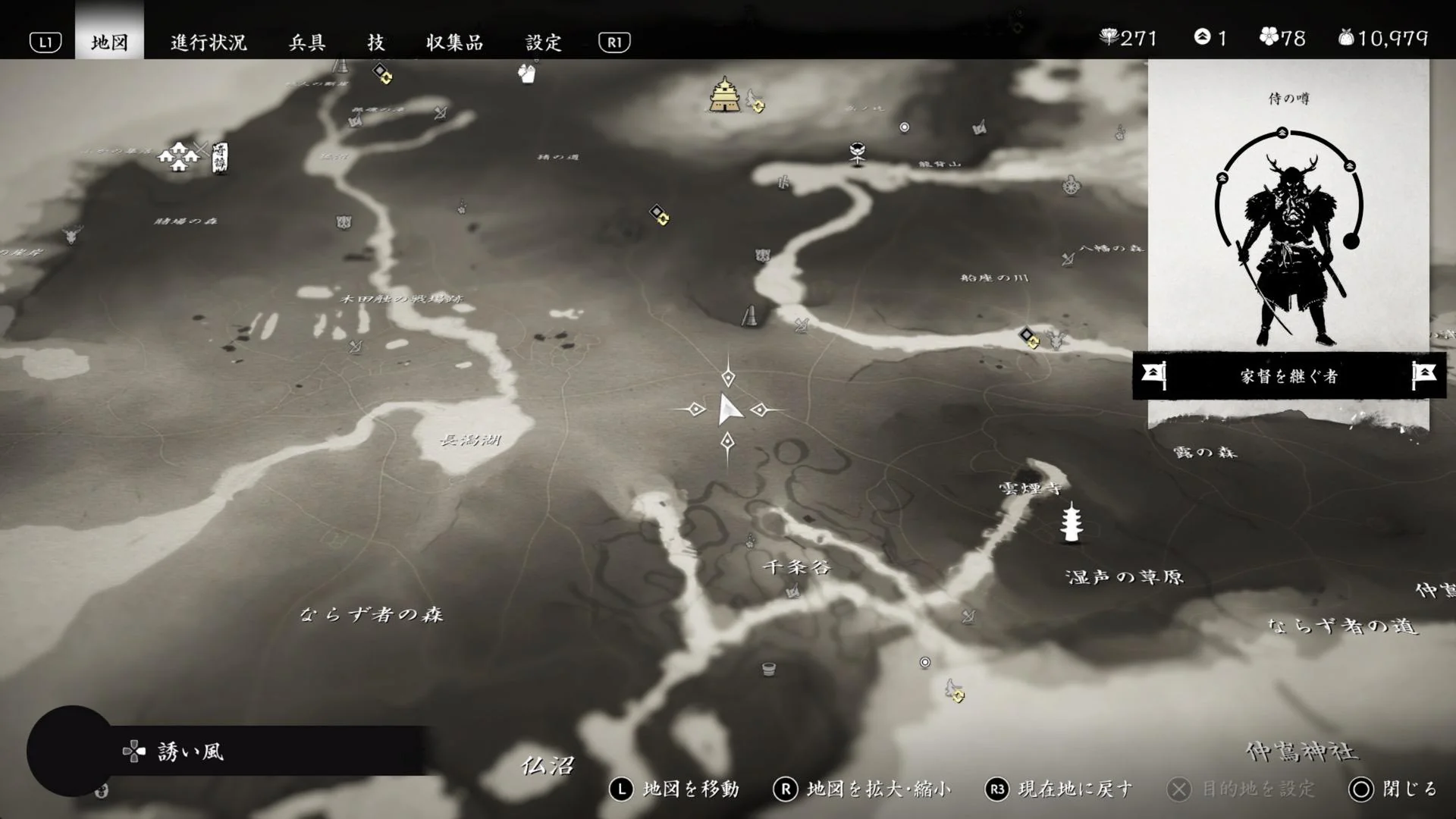Image resolution: width=1456 pixels, height=819 pixels.
Task: Open the 設定 settings menu
Action: (544, 42)
